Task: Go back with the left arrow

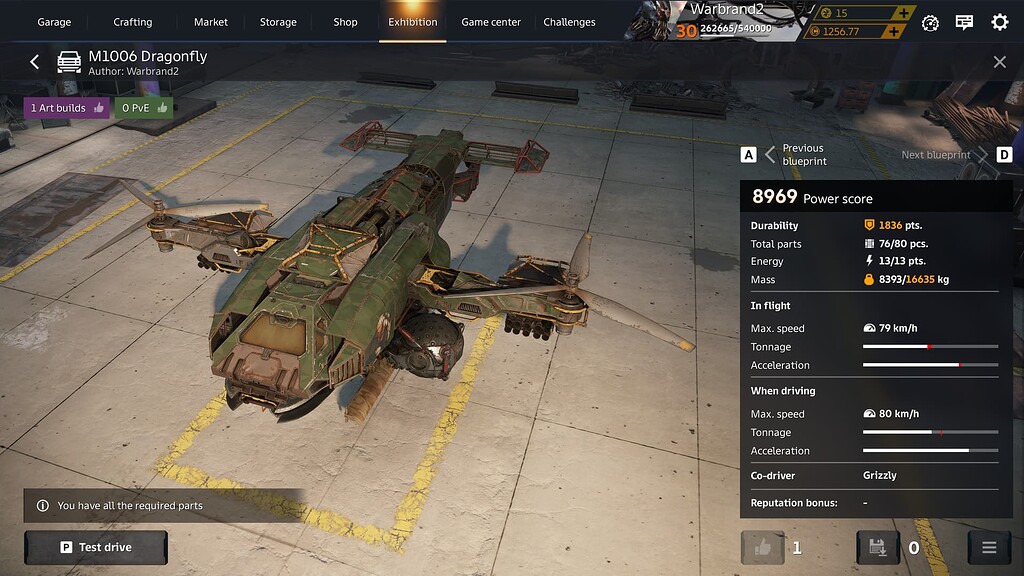Action: coord(34,62)
